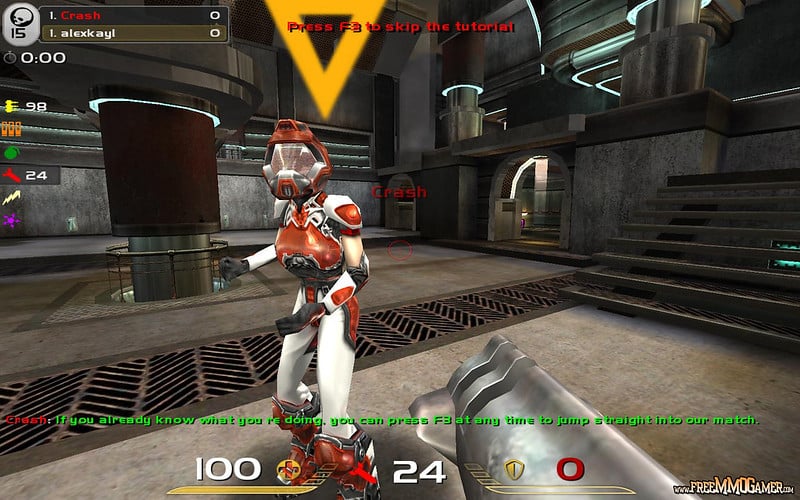Choose the yellow machinegun bullets ammo icon
800x500 pixels.
click(11, 105)
